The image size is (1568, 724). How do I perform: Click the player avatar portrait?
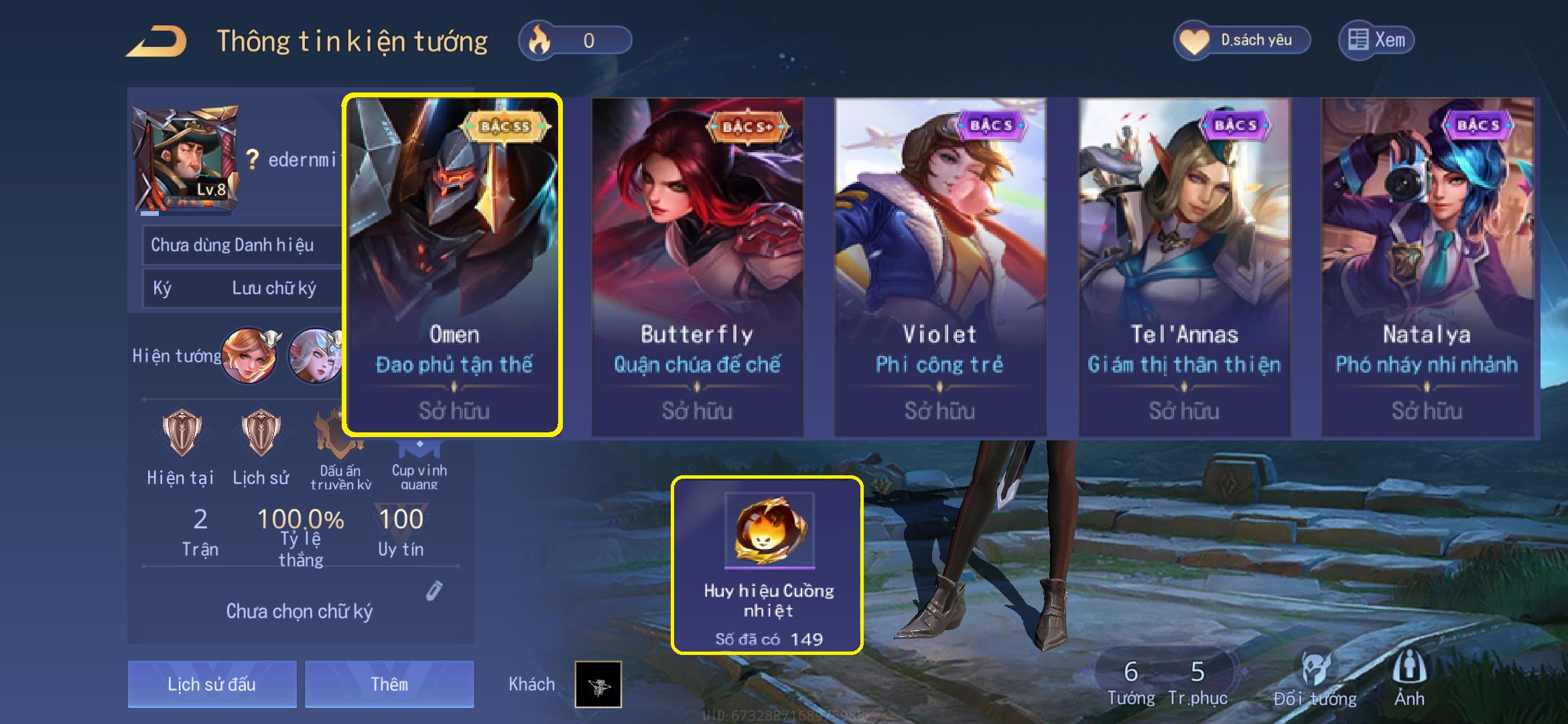tap(185, 160)
